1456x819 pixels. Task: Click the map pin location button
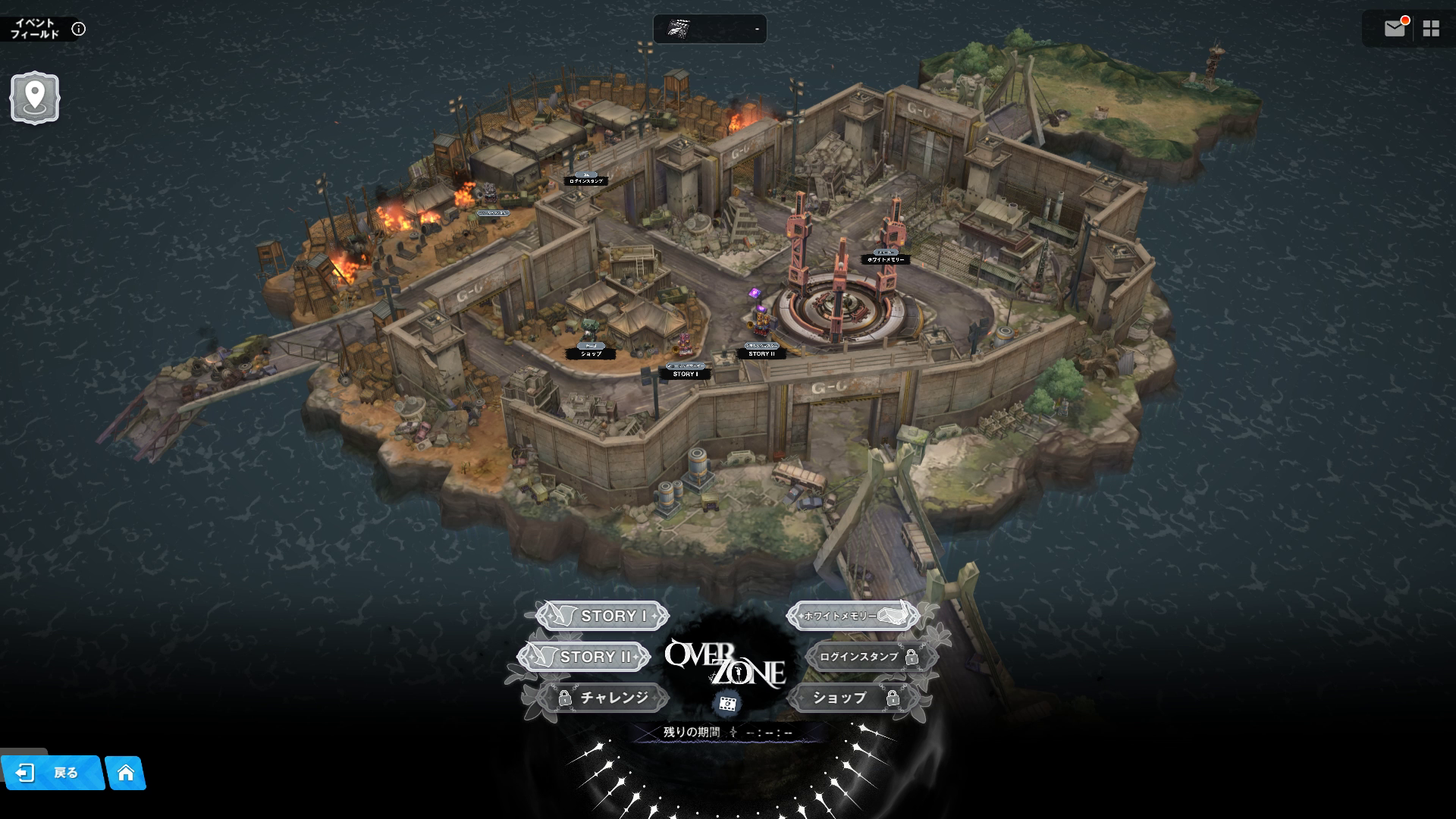click(x=34, y=97)
